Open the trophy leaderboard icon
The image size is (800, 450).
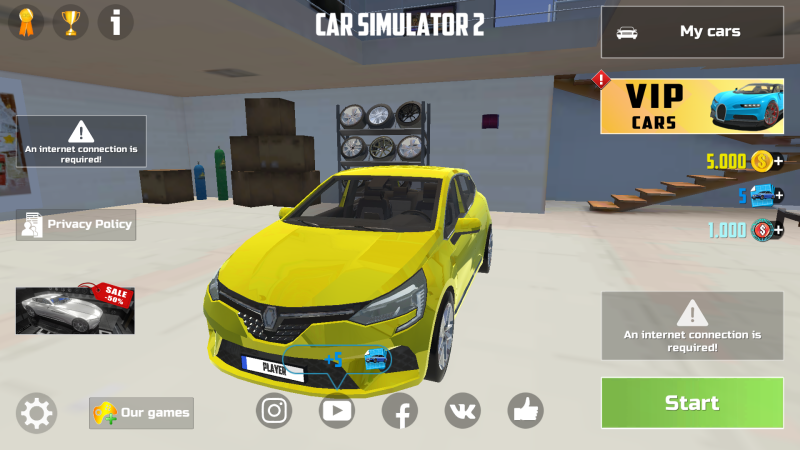(70, 22)
